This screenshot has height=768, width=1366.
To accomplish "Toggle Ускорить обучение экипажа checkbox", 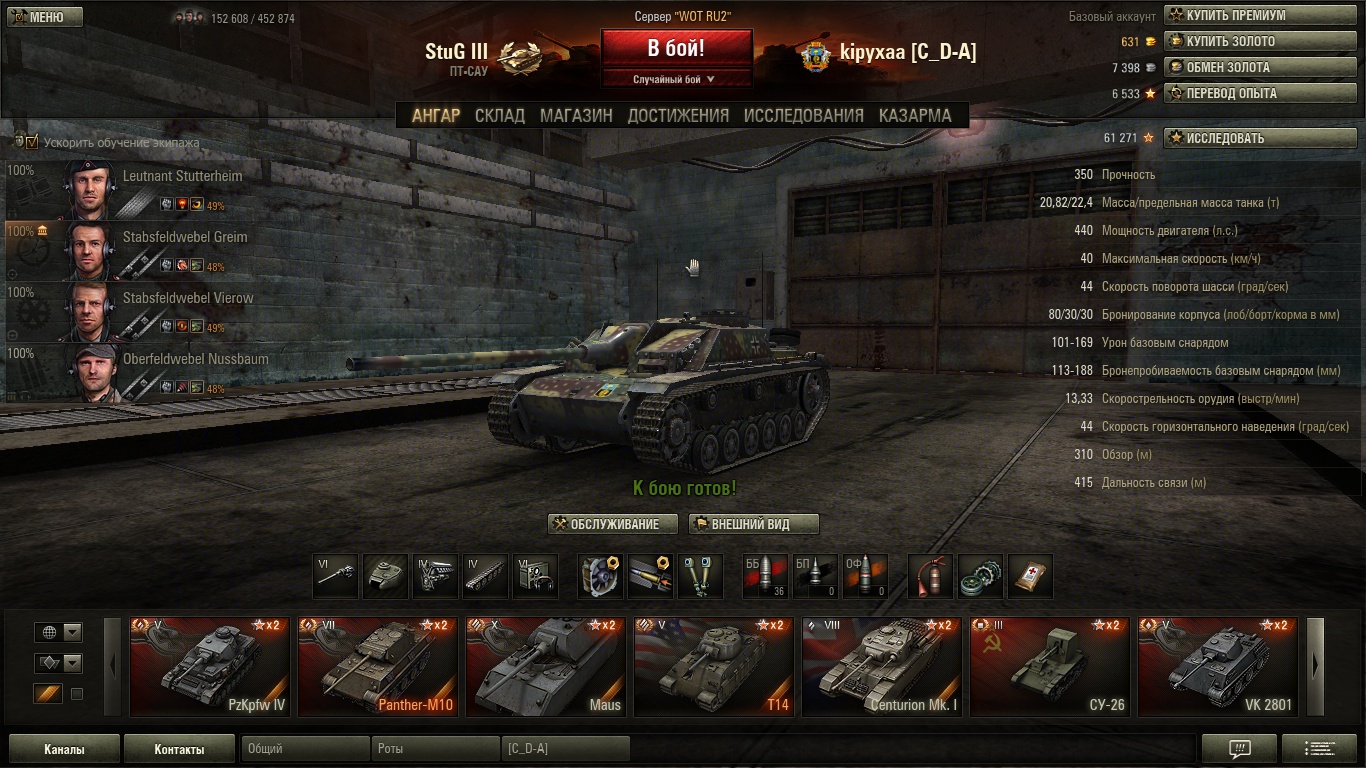I will click(32, 142).
